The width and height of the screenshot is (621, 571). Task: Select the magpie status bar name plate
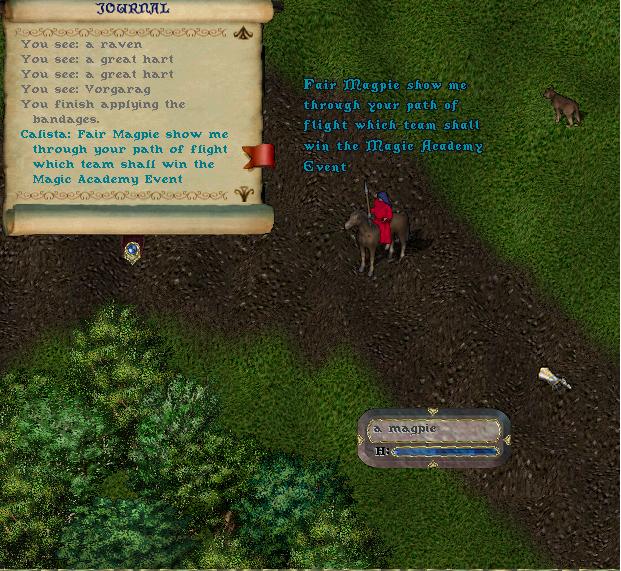[x=434, y=430]
